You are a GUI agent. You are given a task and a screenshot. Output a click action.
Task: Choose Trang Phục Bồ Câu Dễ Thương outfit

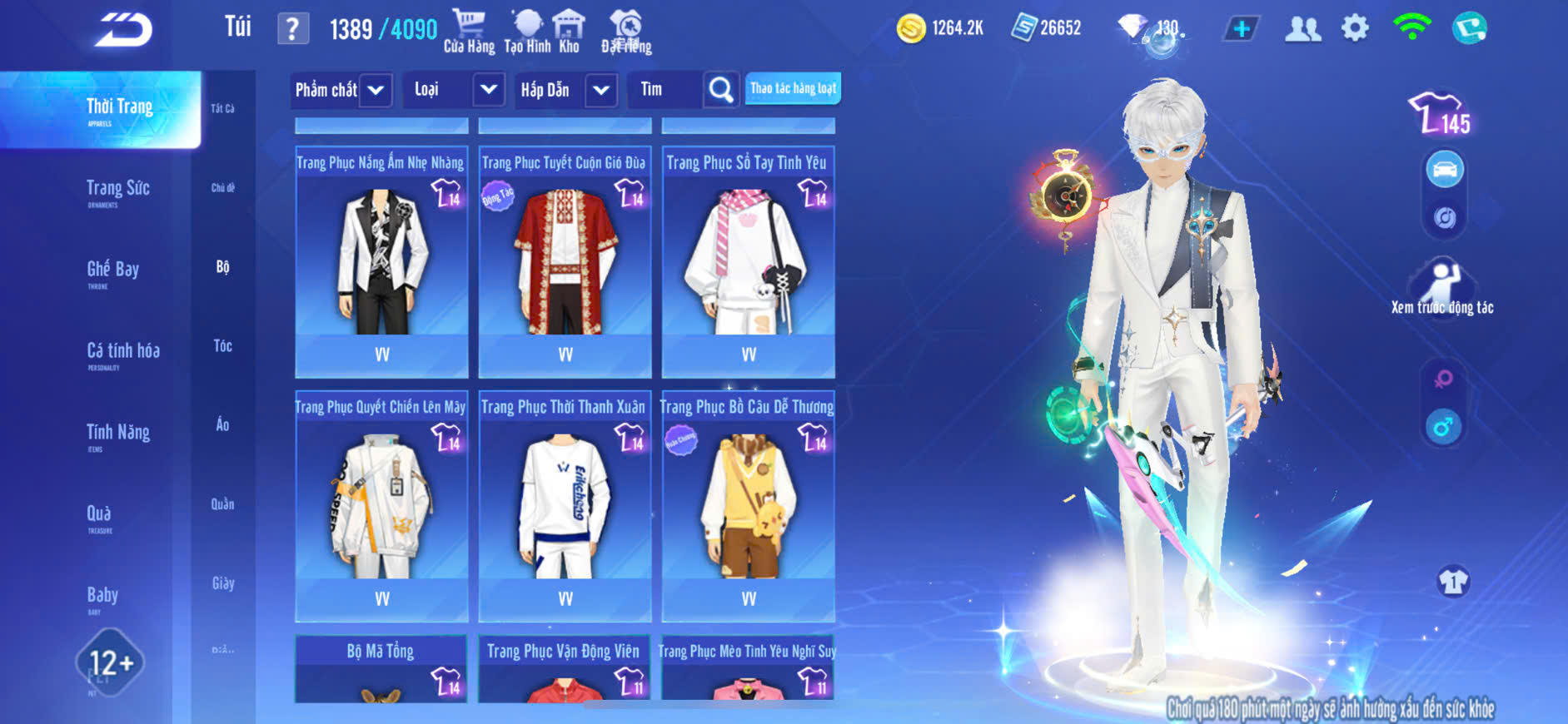pyautogui.click(x=748, y=506)
